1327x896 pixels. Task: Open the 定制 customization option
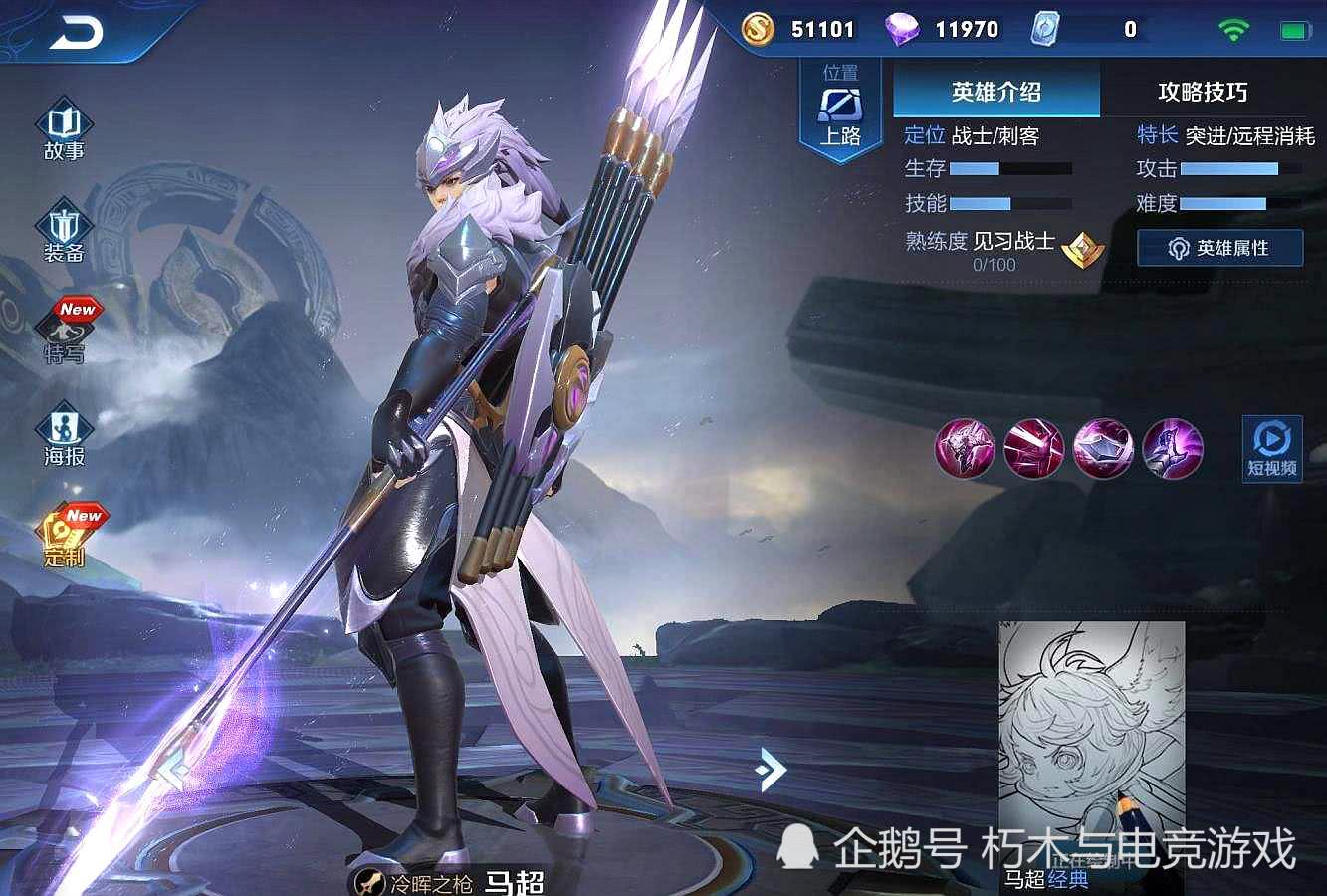pyautogui.click(x=65, y=538)
